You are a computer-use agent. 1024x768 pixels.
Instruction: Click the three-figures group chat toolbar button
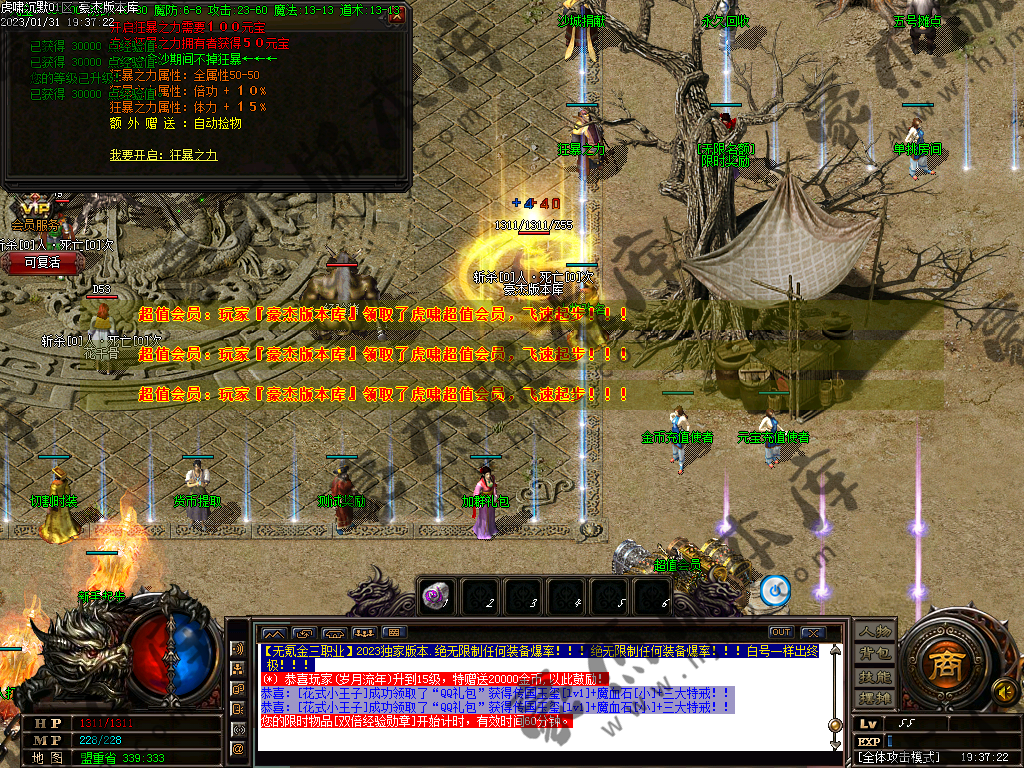click(364, 633)
